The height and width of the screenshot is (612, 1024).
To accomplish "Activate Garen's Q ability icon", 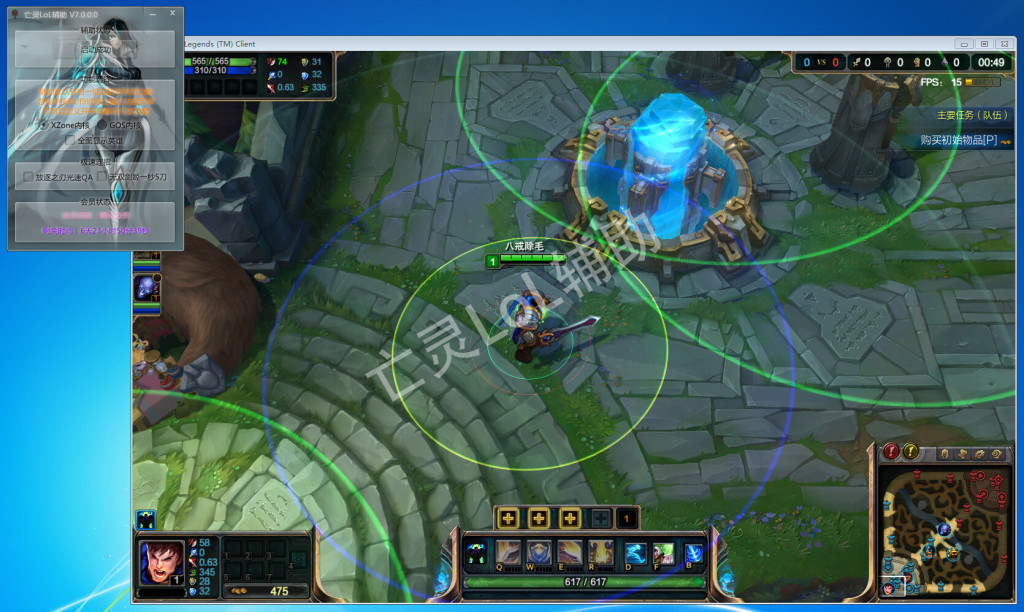I will click(508, 552).
